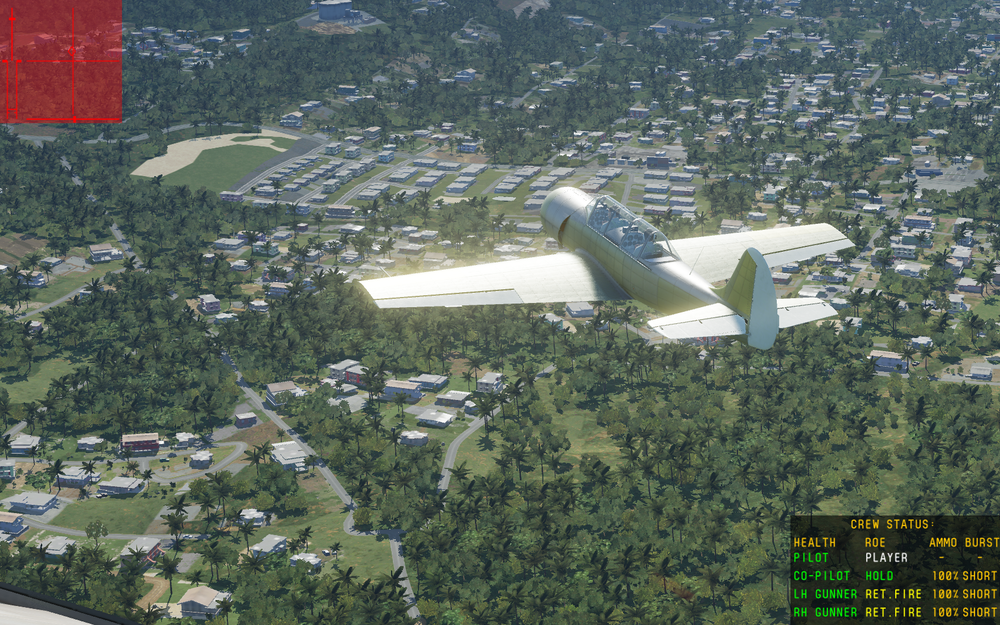Select the PILOT crew status row
Viewport: 1000px width, 625px height.
pos(894,558)
